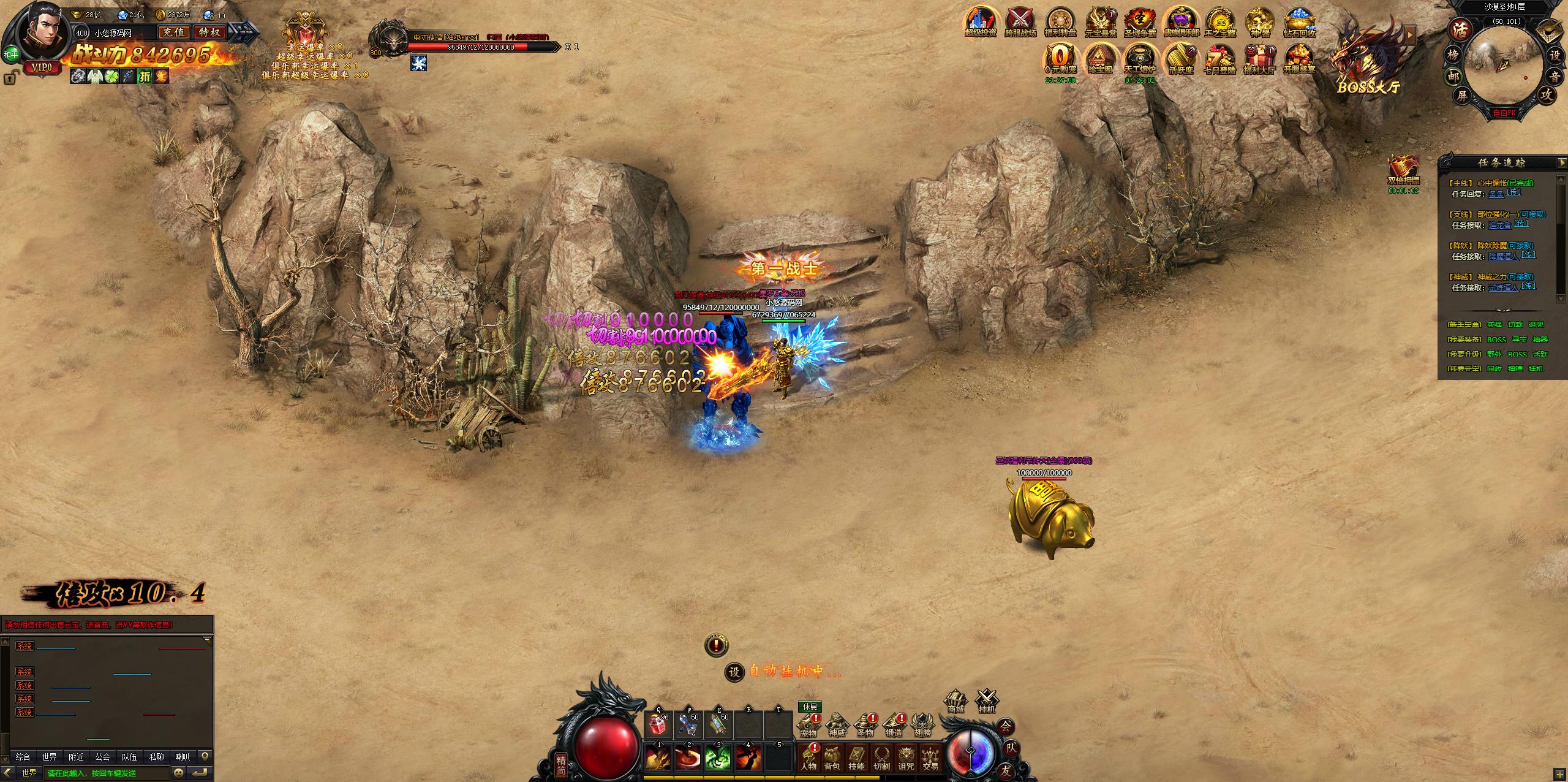Switch chat to the 世界 tab
Viewport: 1568px width, 782px height.
coord(50,757)
